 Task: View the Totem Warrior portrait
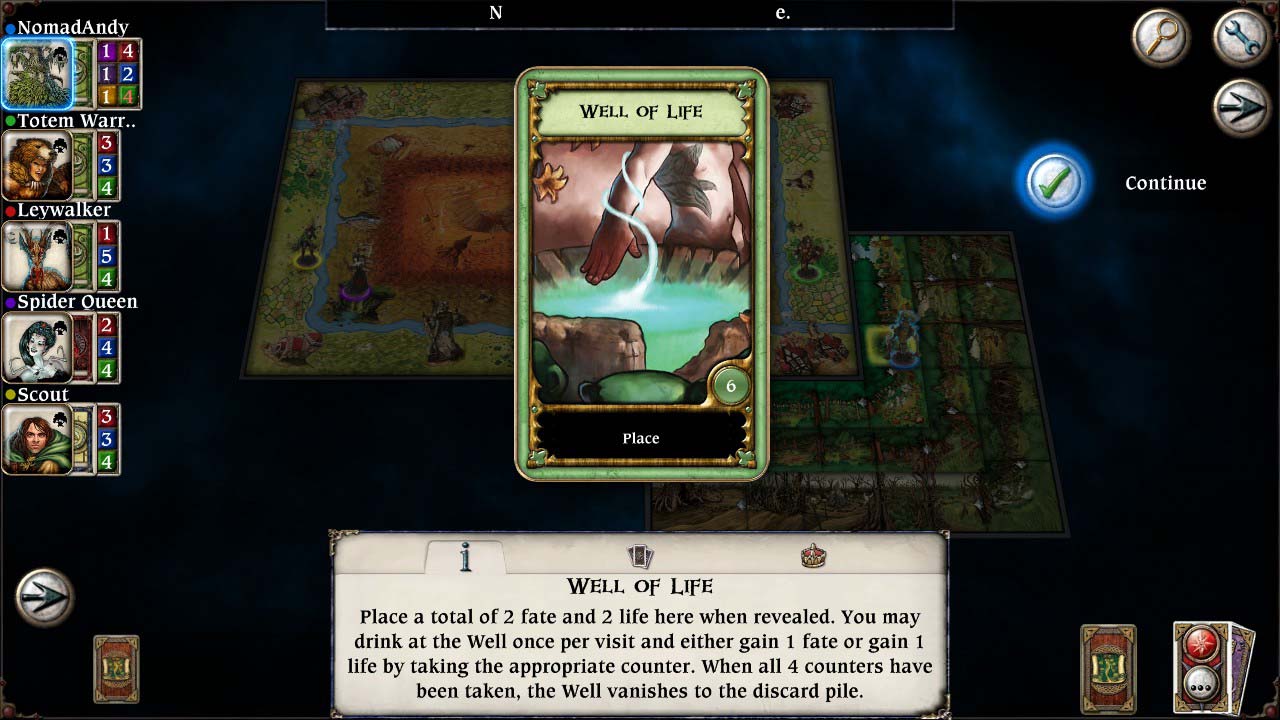pos(37,165)
